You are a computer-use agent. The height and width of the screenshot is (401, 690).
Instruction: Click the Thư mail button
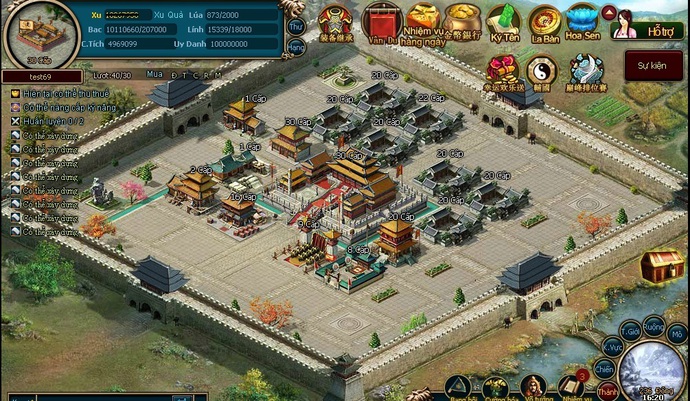pyautogui.click(x=296, y=25)
